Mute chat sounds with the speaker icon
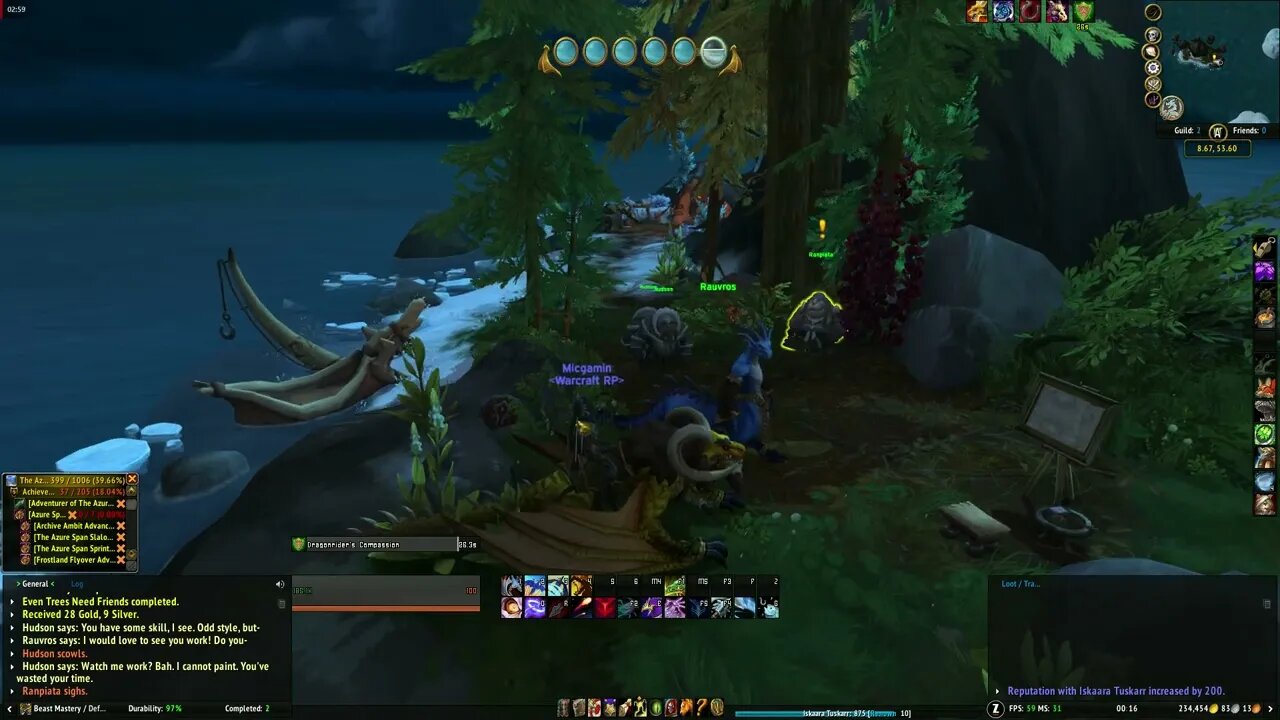 tap(279, 584)
